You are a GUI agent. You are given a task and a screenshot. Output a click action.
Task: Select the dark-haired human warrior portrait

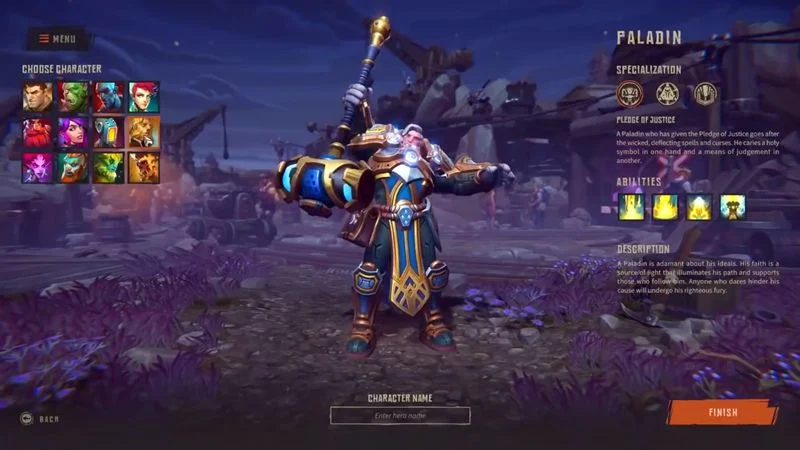coord(38,96)
